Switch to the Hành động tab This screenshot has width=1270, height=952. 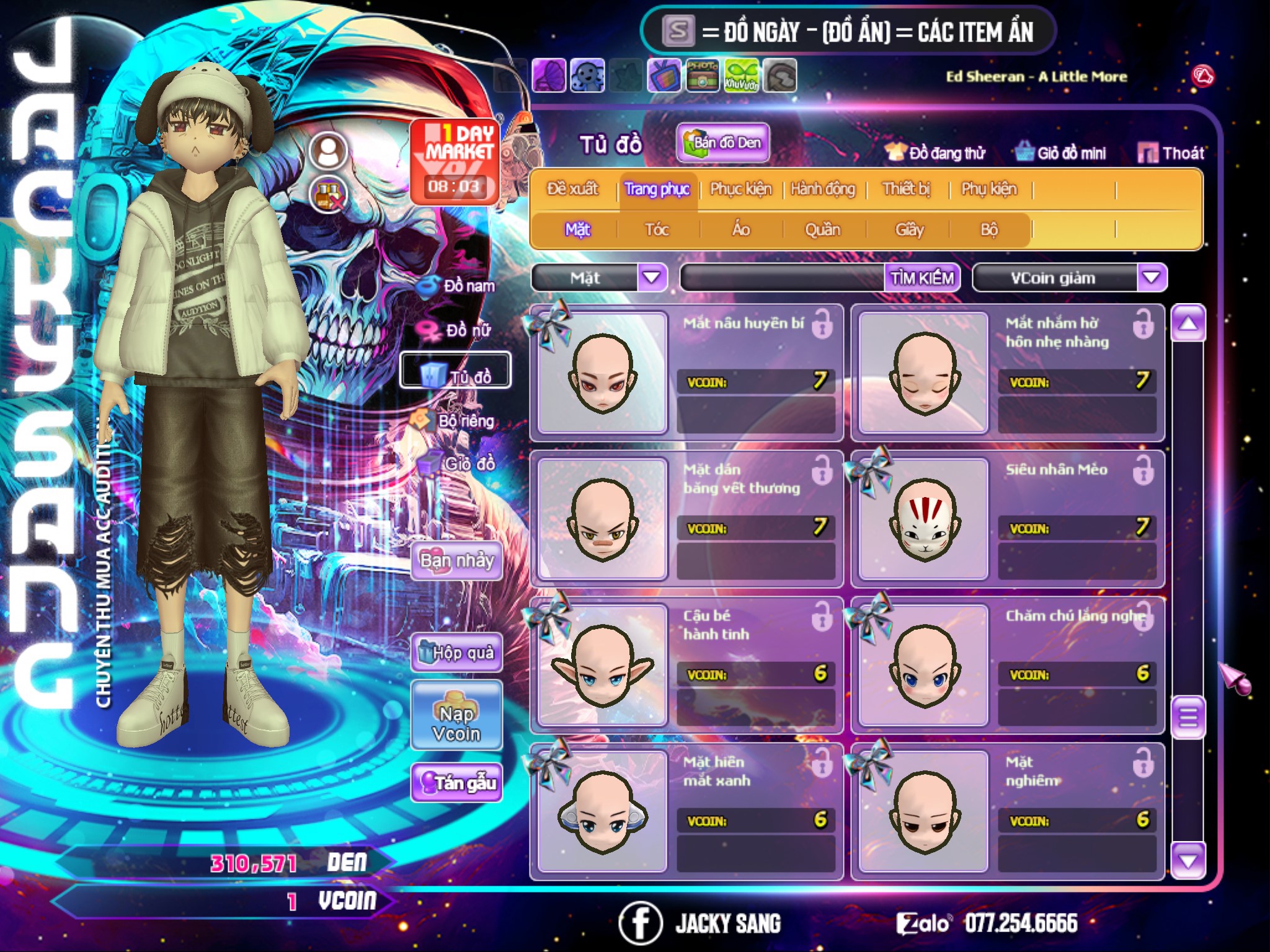(x=822, y=189)
